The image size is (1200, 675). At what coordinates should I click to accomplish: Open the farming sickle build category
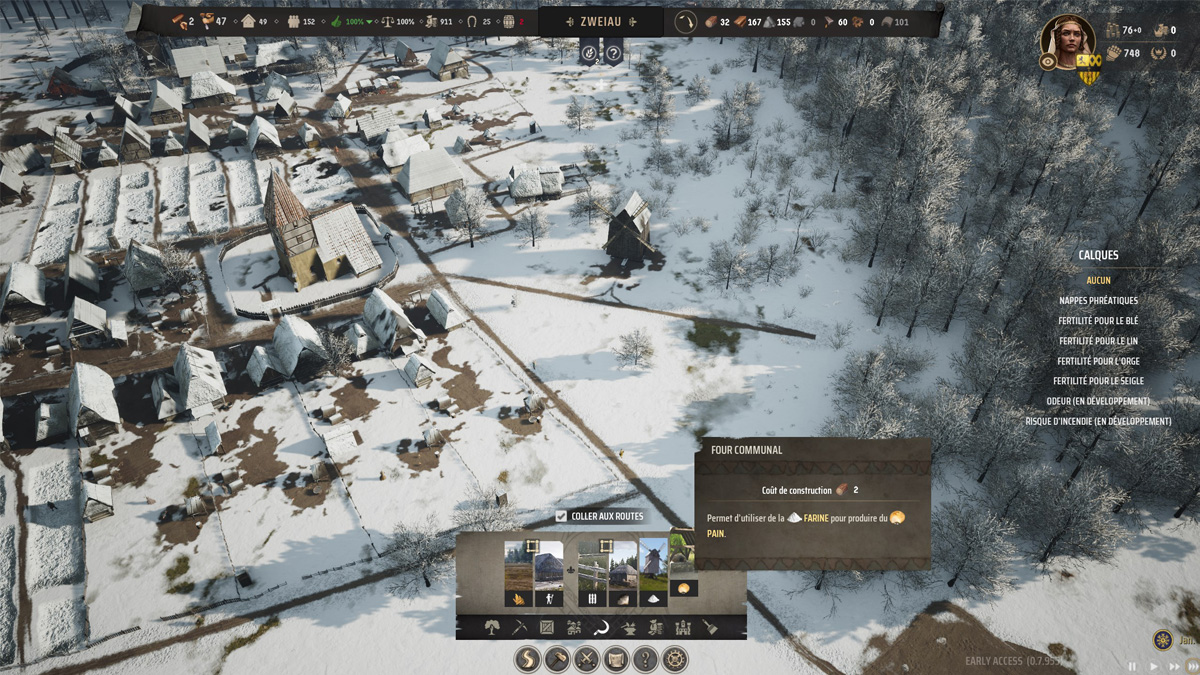click(602, 628)
